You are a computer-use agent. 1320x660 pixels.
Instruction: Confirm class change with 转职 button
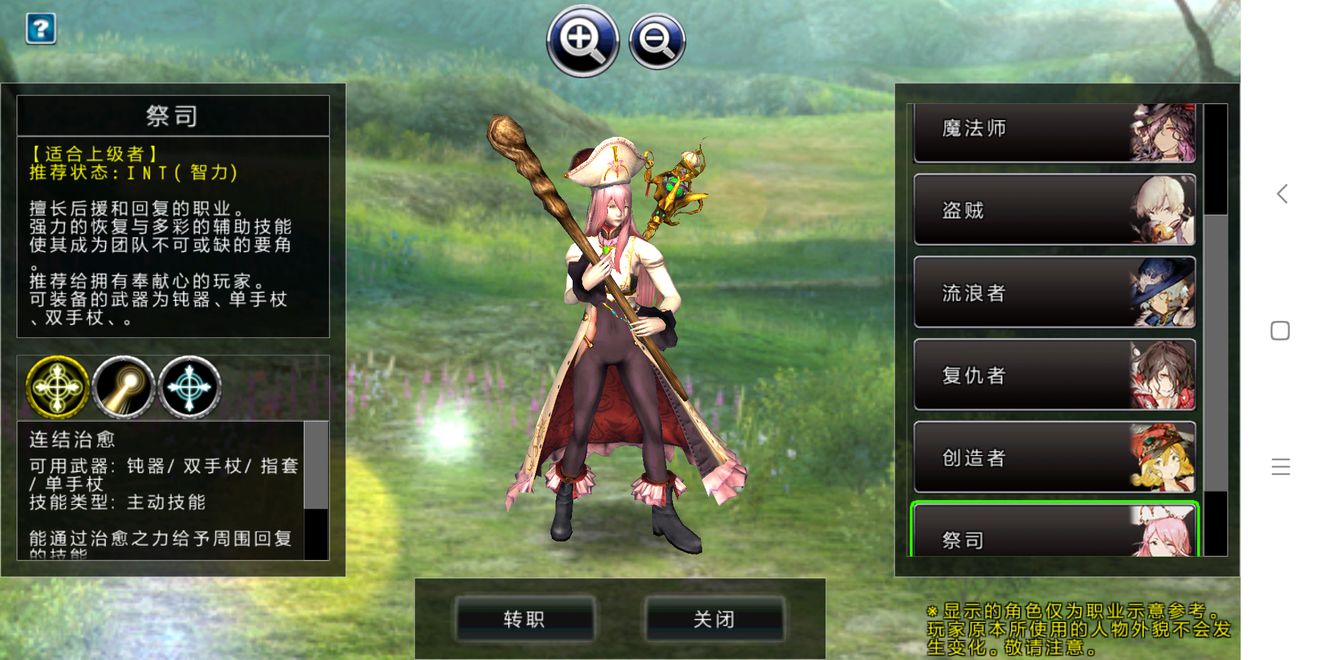(524, 619)
